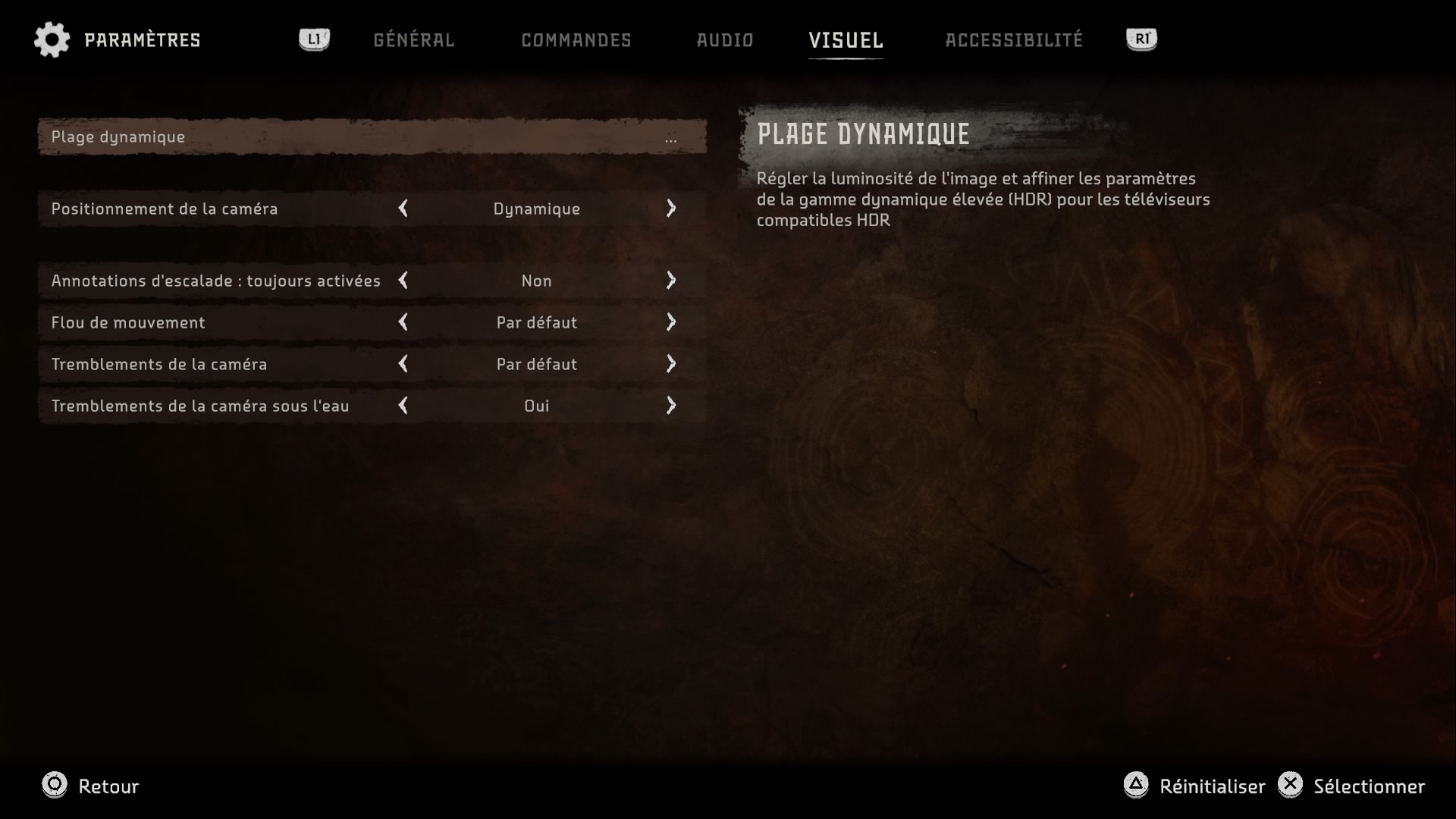Reset settings with Réinitialiser
The height and width of the screenshot is (819, 1456).
point(1194,786)
